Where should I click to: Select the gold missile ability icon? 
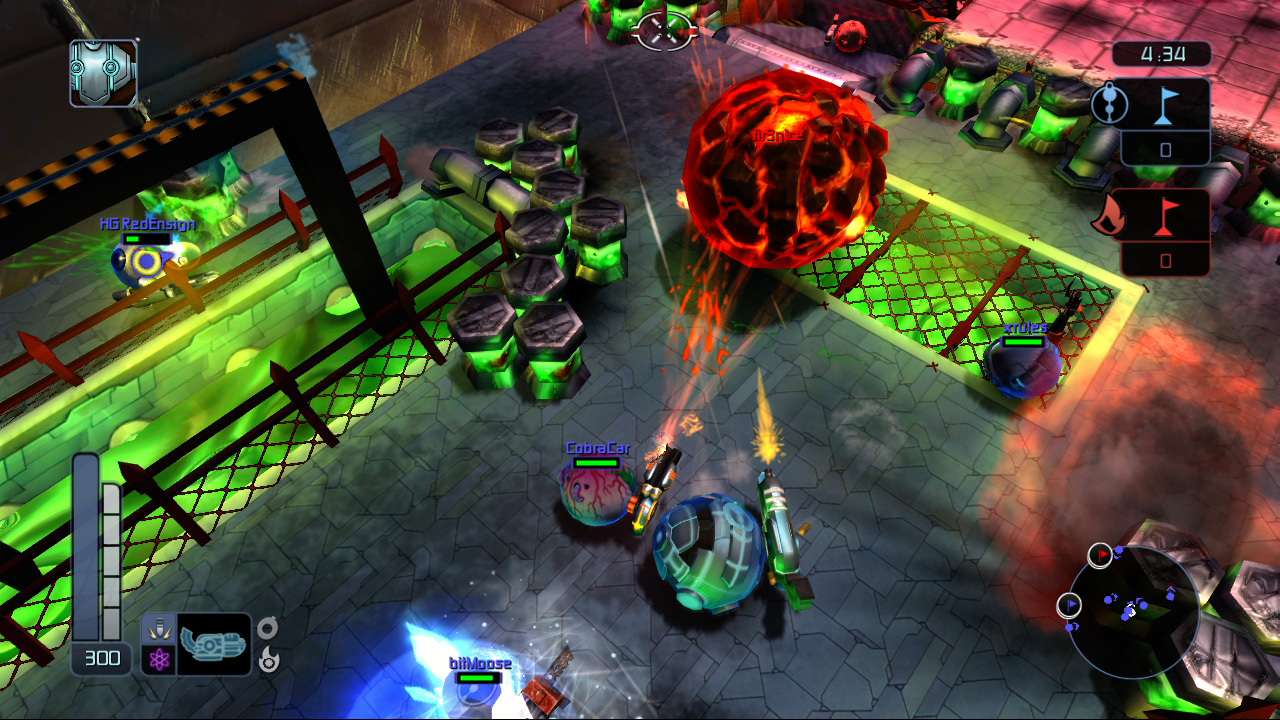159,629
